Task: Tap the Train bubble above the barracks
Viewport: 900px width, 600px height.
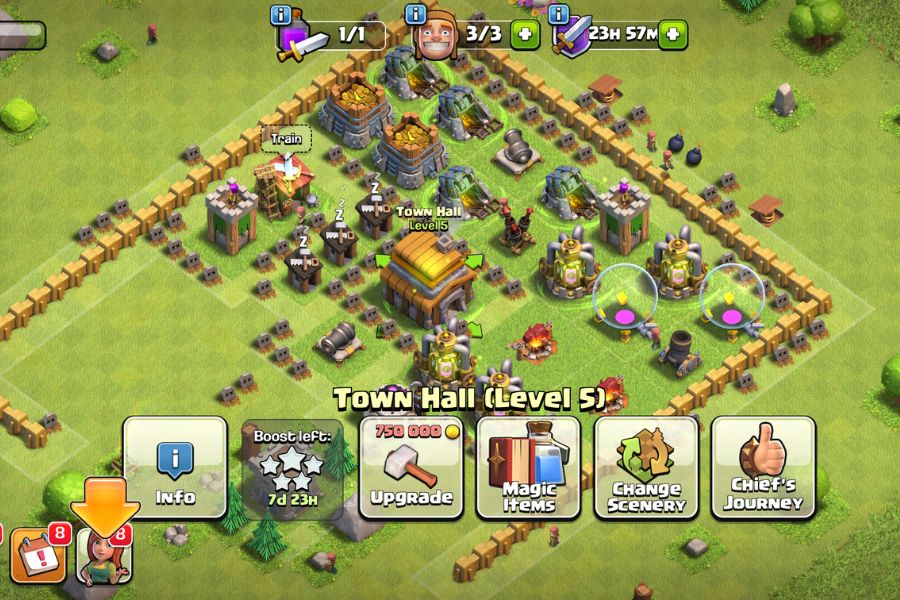Action: point(286,141)
